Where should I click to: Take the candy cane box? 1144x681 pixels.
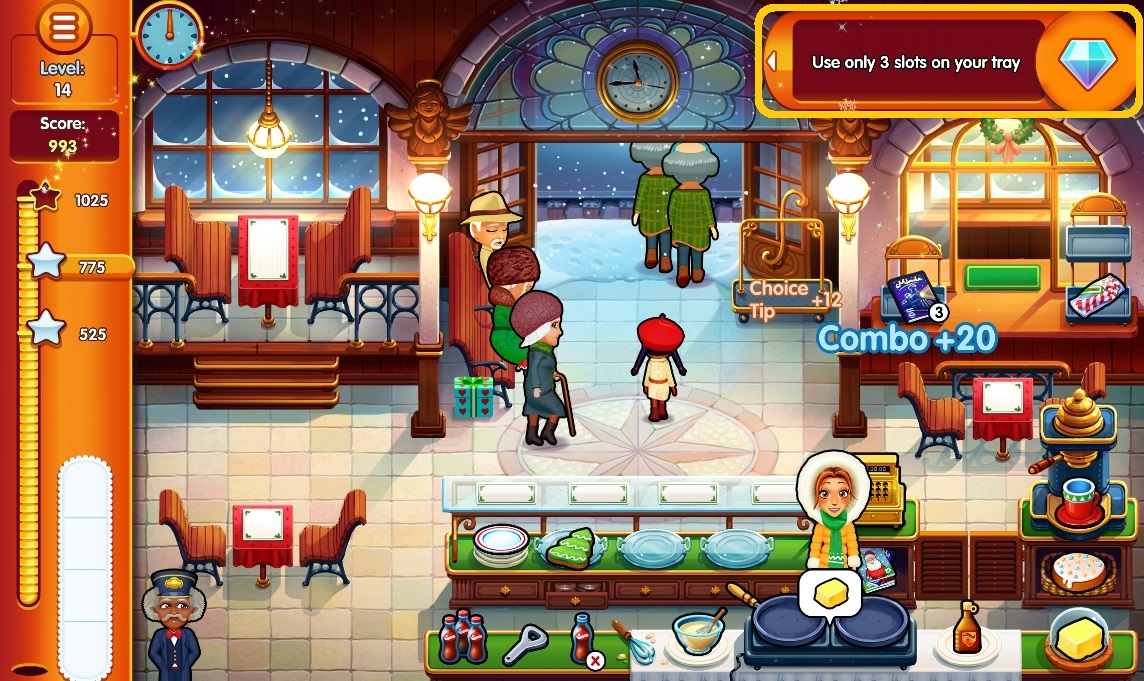1099,296
